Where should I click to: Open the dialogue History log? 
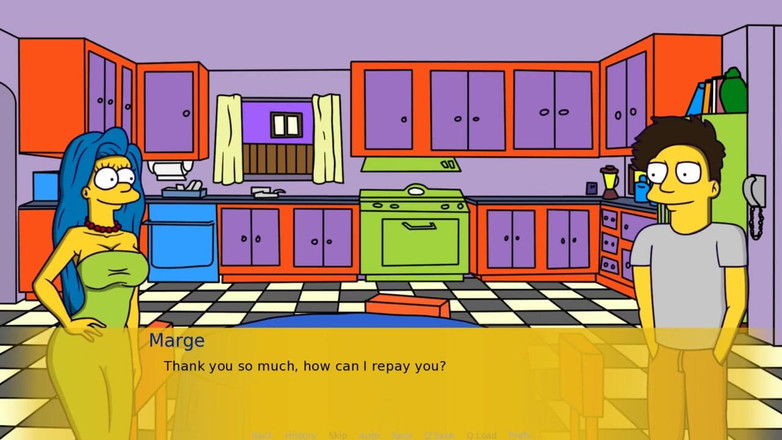pos(301,435)
